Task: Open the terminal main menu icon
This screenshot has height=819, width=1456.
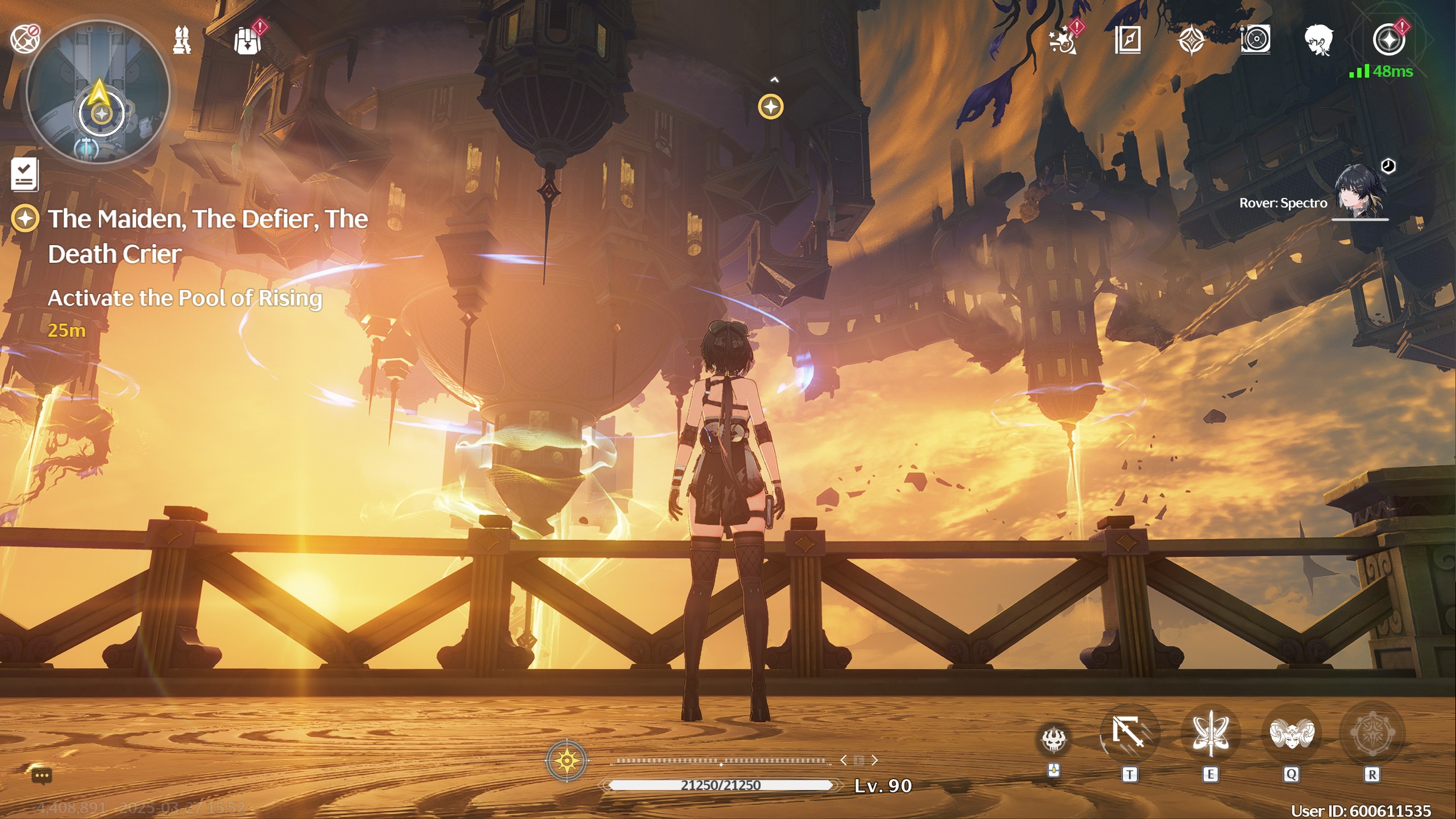Action: click(x=1388, y=40)
